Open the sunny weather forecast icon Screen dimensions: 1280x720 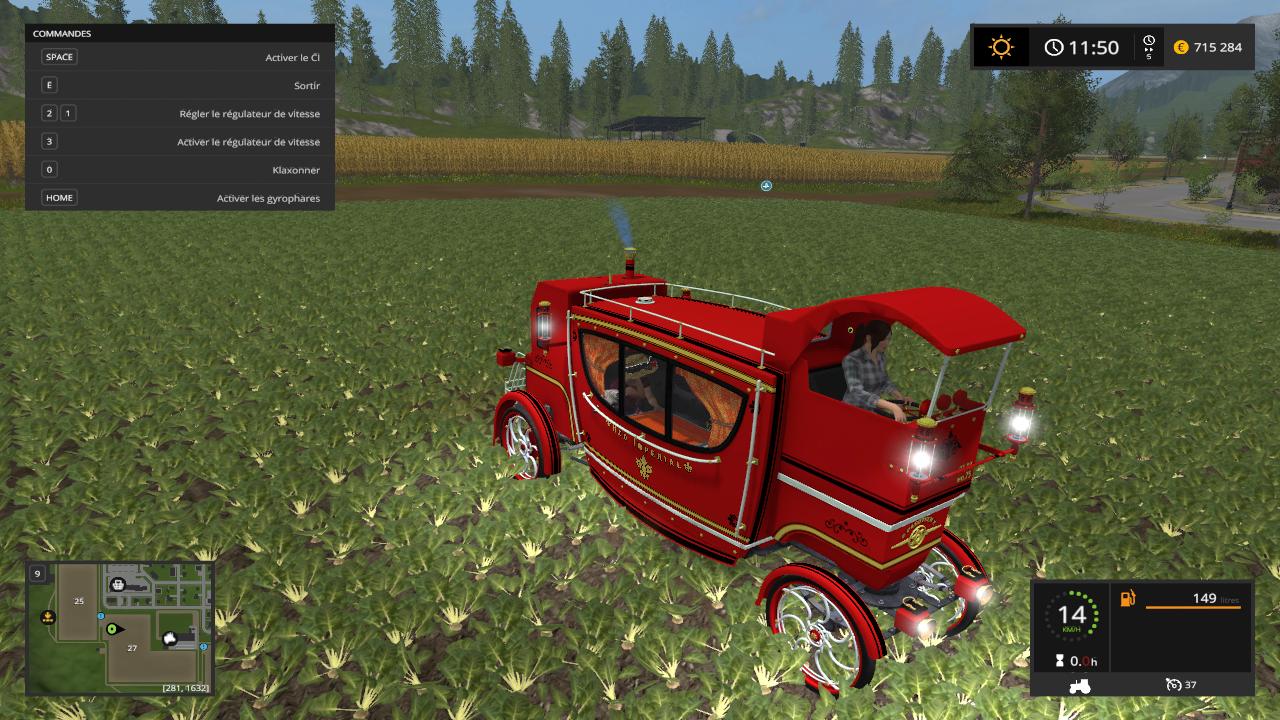click(1001, 47)
